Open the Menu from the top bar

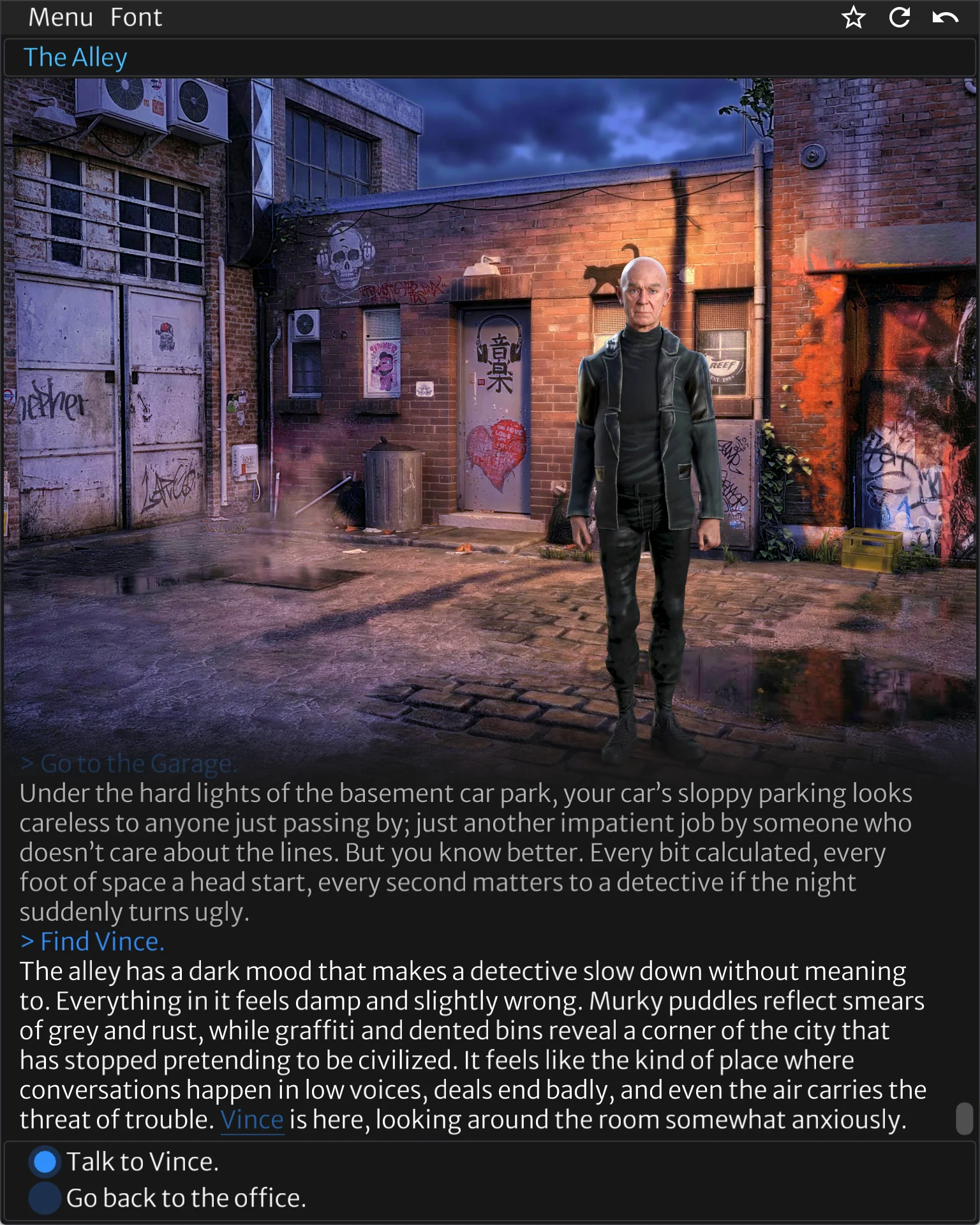coord(59,17)
